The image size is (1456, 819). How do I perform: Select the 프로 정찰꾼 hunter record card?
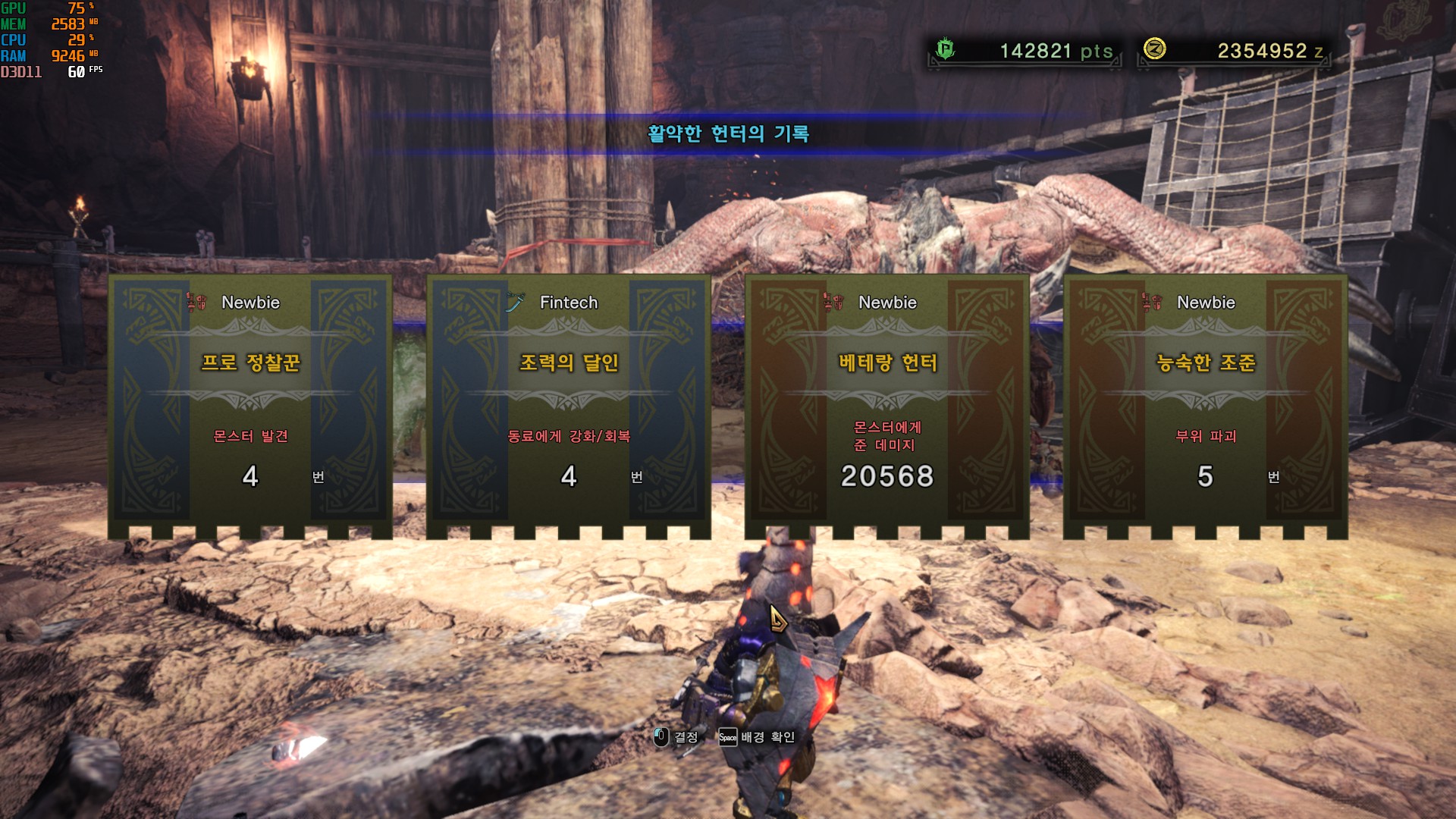[x=250, y=402]
